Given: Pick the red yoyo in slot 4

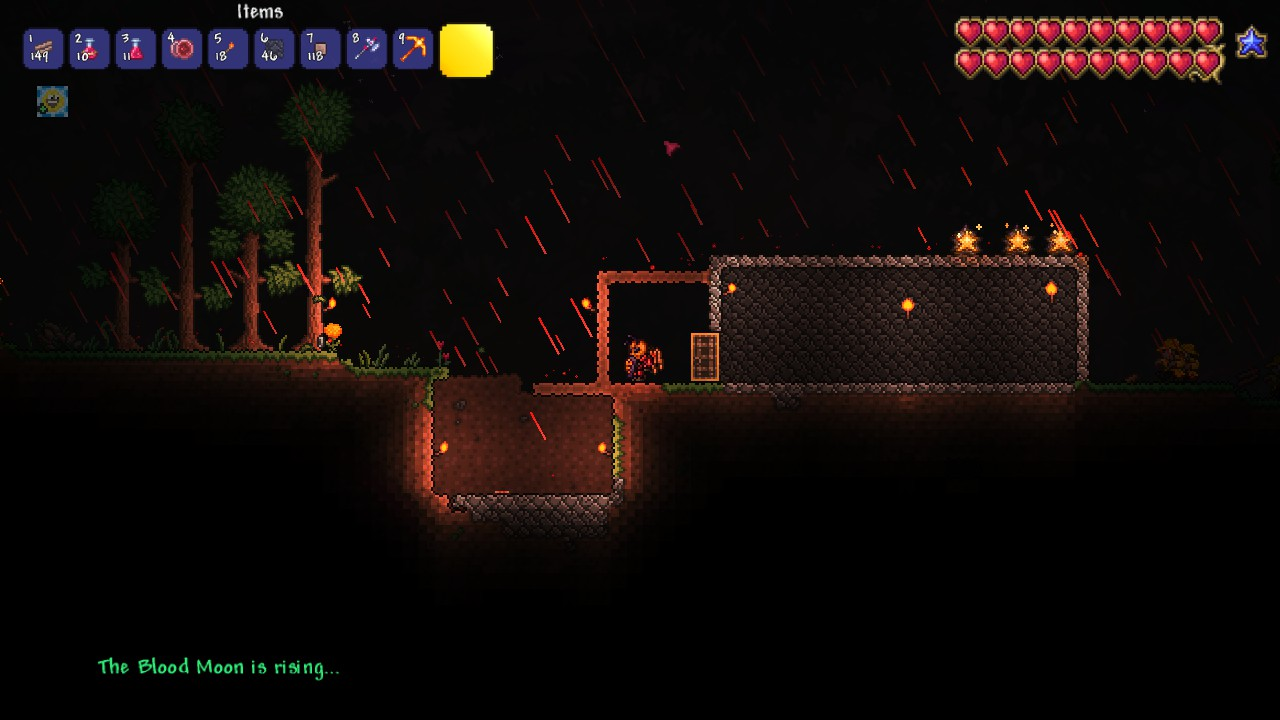Looking at the screenshot, I should (x=182, y=49).
